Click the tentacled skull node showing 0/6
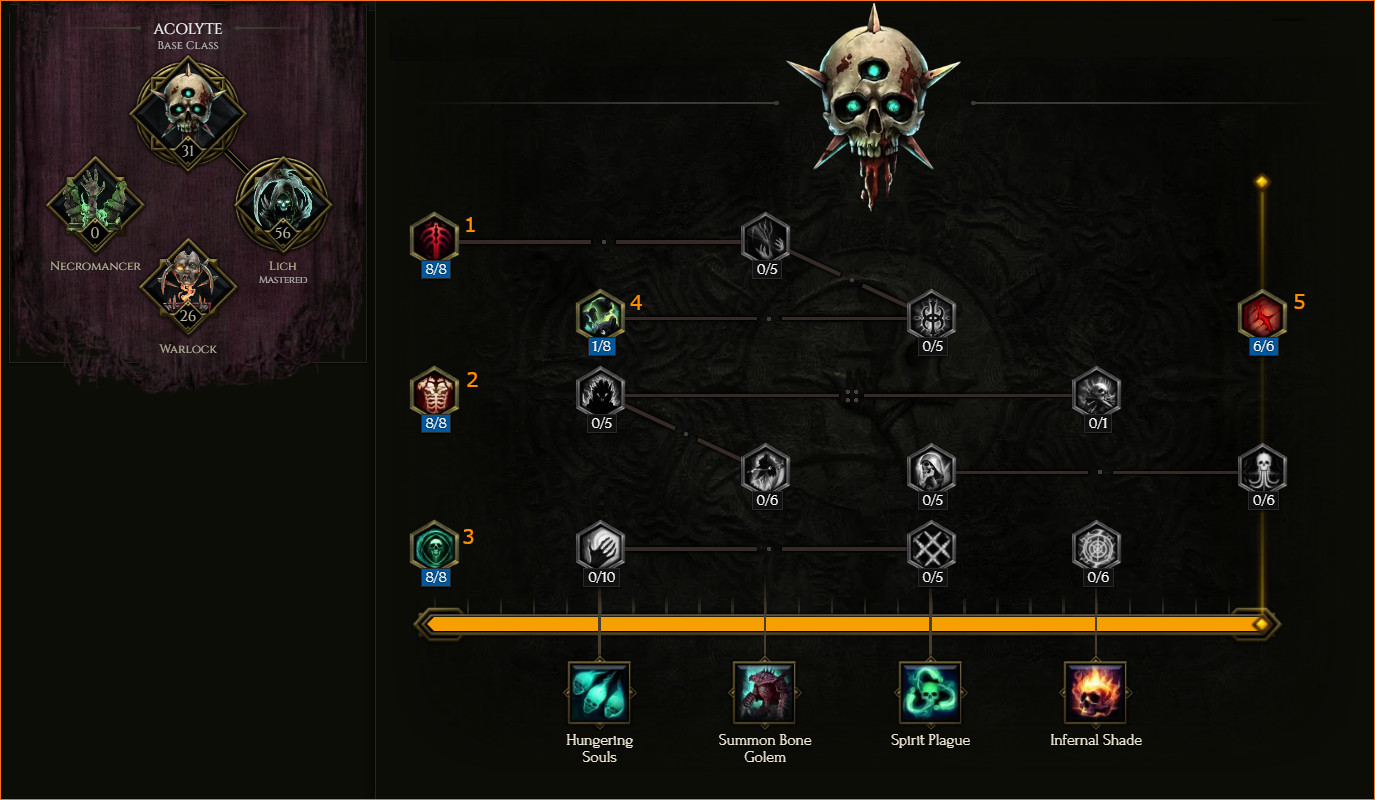1375x800 pixels. [1262, 469]
